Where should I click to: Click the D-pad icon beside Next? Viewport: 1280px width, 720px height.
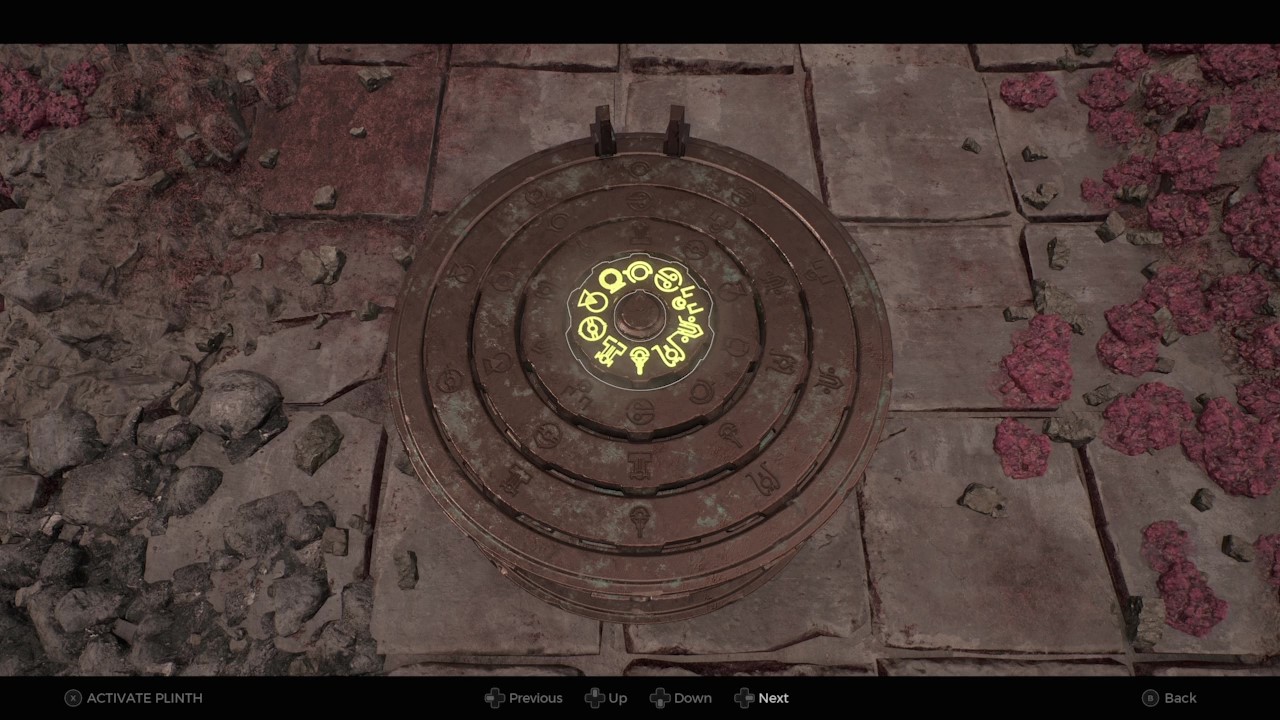click(x=745, y=698)
